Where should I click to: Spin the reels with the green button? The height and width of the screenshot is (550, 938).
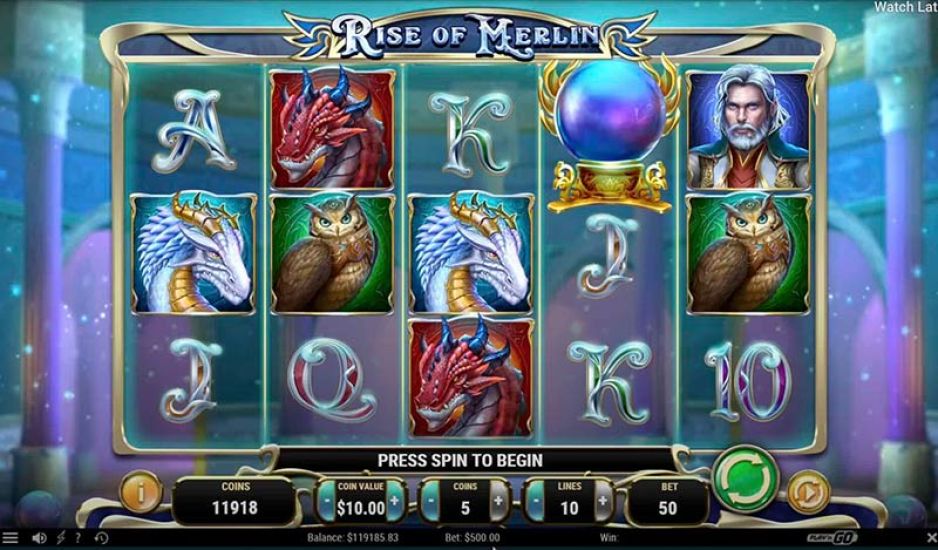tap(744, 480)
